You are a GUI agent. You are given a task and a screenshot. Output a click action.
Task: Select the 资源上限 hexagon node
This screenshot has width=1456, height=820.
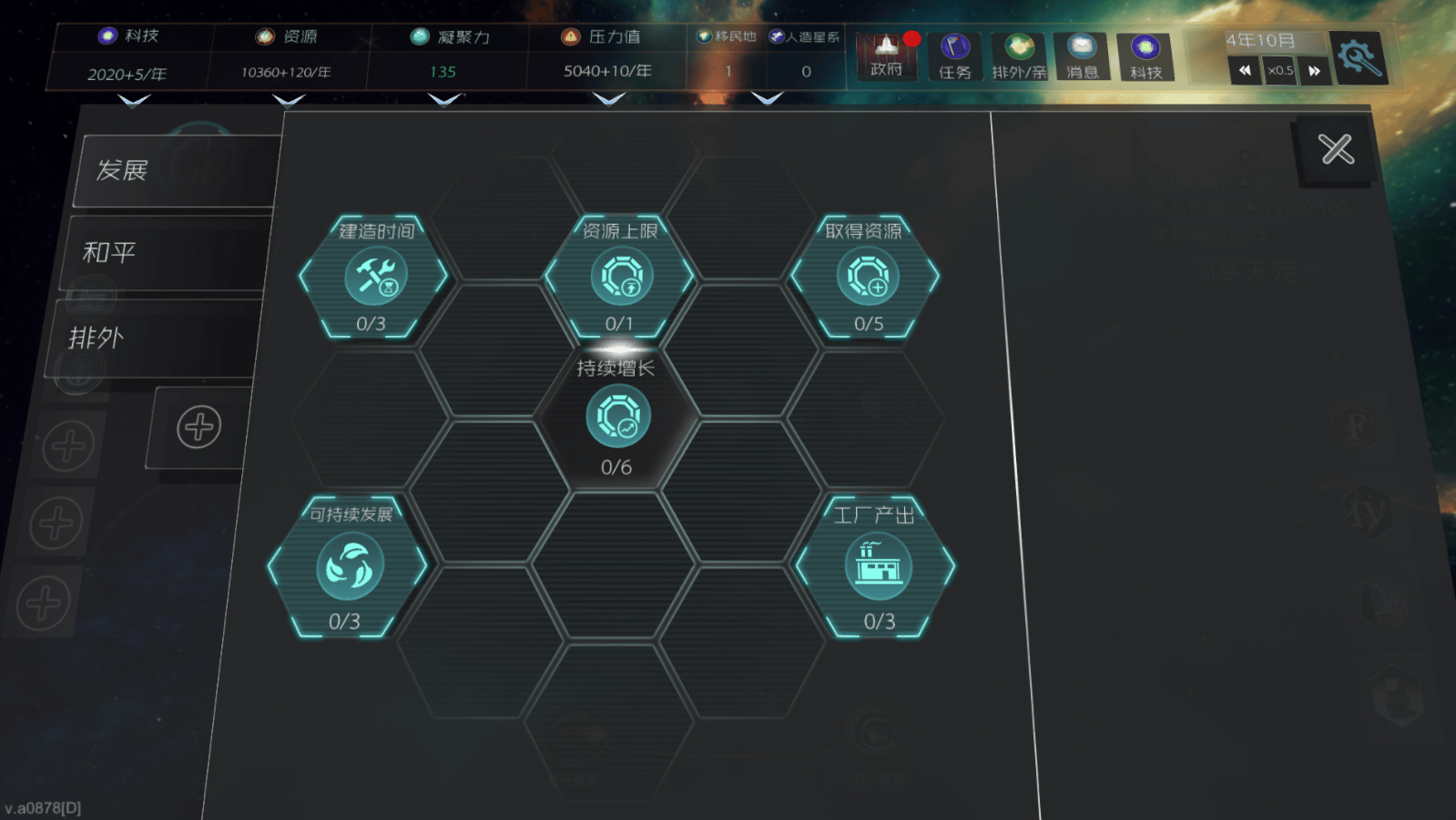(x=620, y=277)
